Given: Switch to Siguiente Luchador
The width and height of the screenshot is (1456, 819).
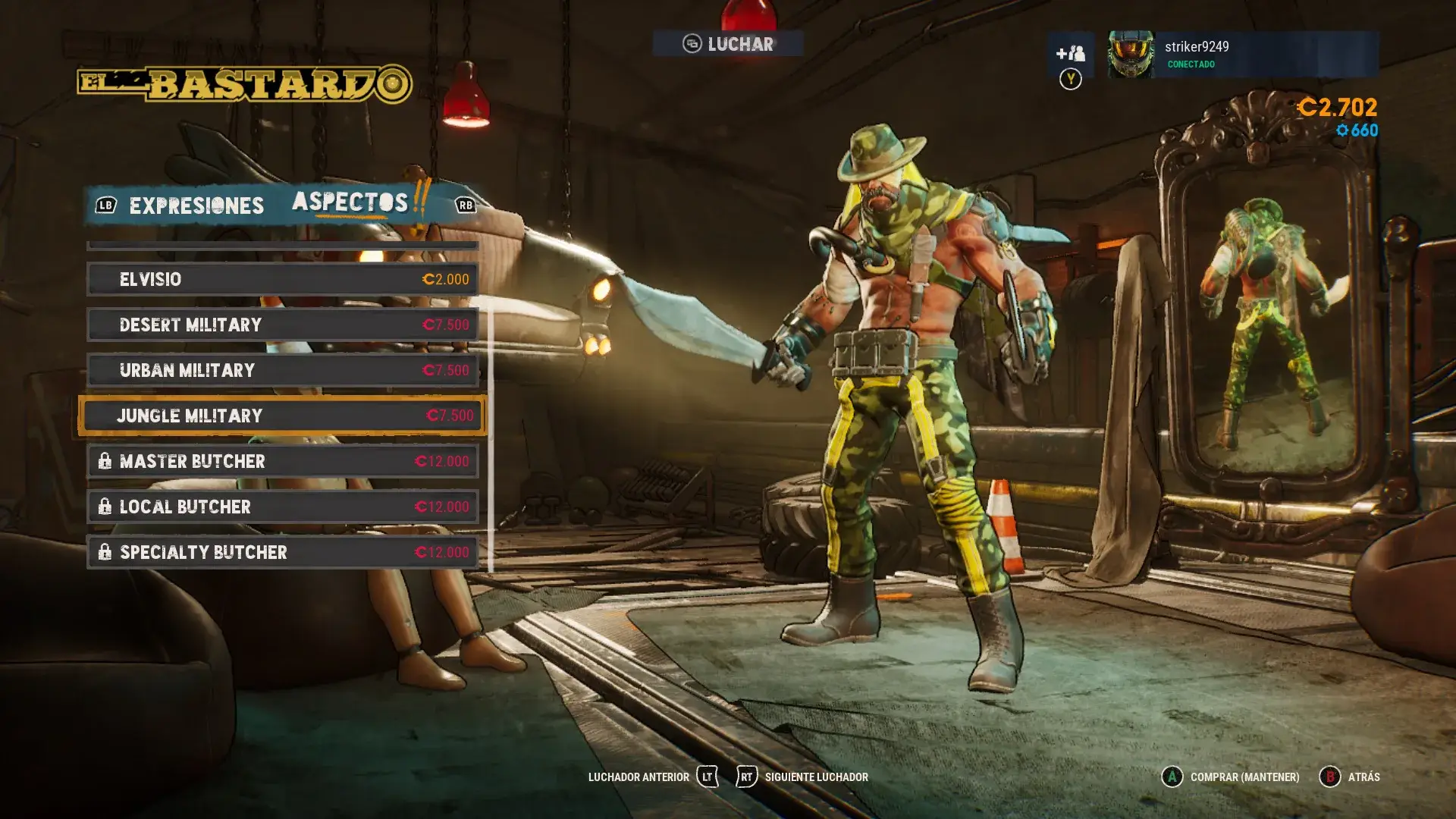Looking at the screenshot, I should click(x=803, y=777).
